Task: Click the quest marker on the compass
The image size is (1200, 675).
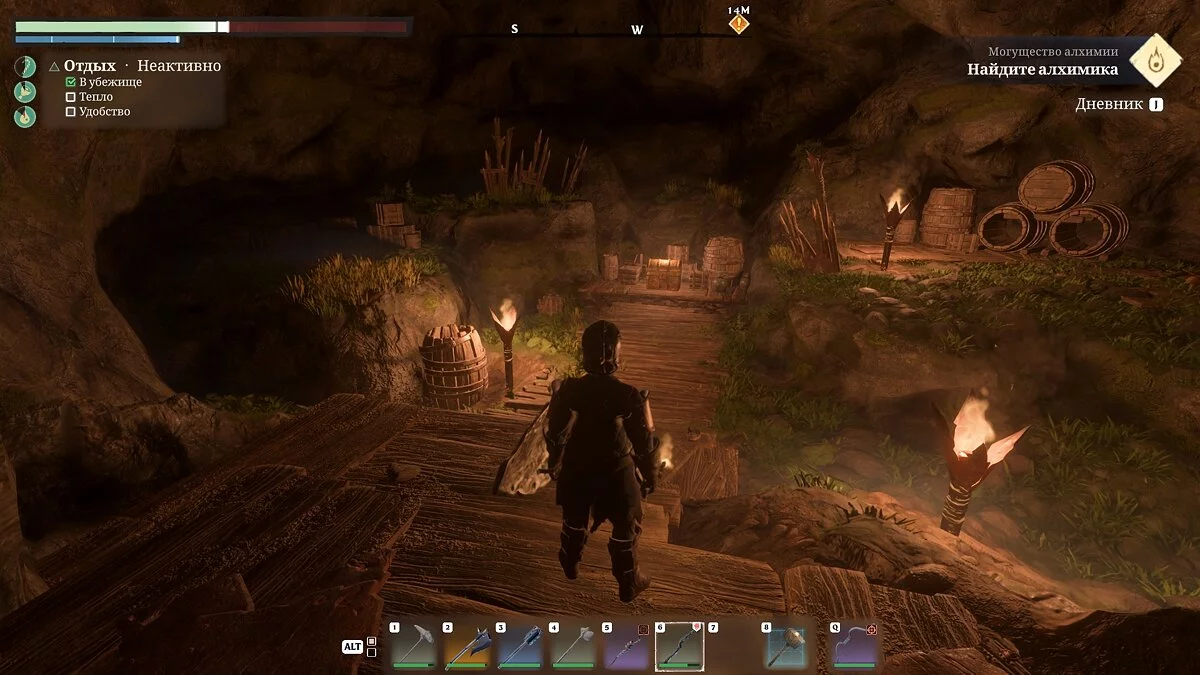Action: [738, 22]
